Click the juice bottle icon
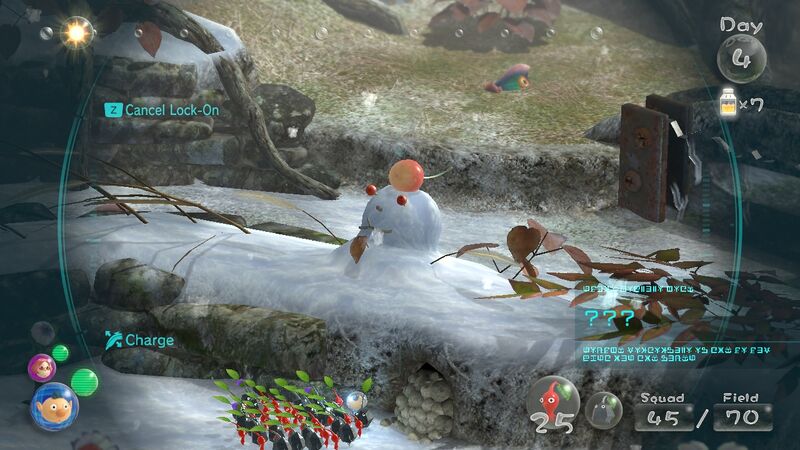This screenshot has width=800, height=450. tap(730, 102)
